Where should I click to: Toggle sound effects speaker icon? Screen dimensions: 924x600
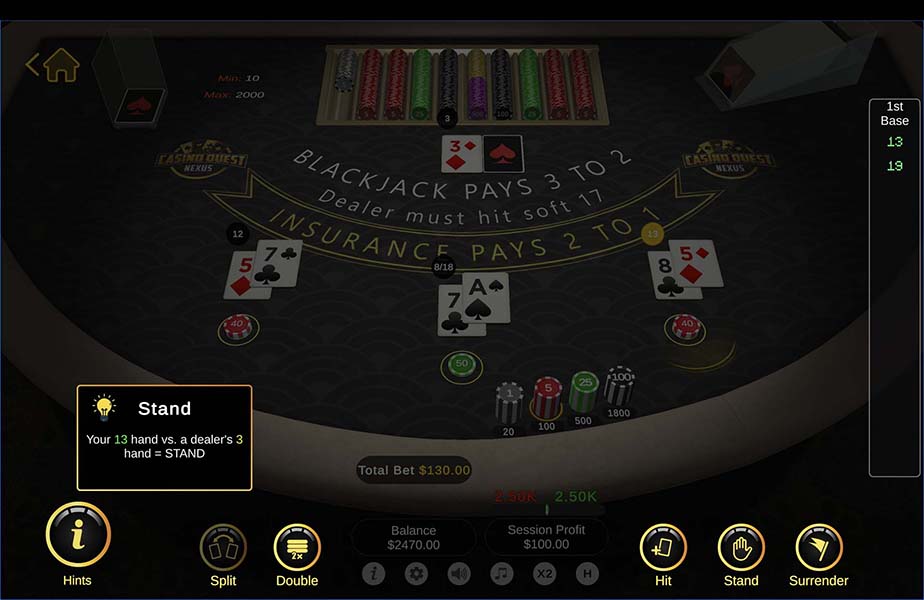(x=459, y=574)
